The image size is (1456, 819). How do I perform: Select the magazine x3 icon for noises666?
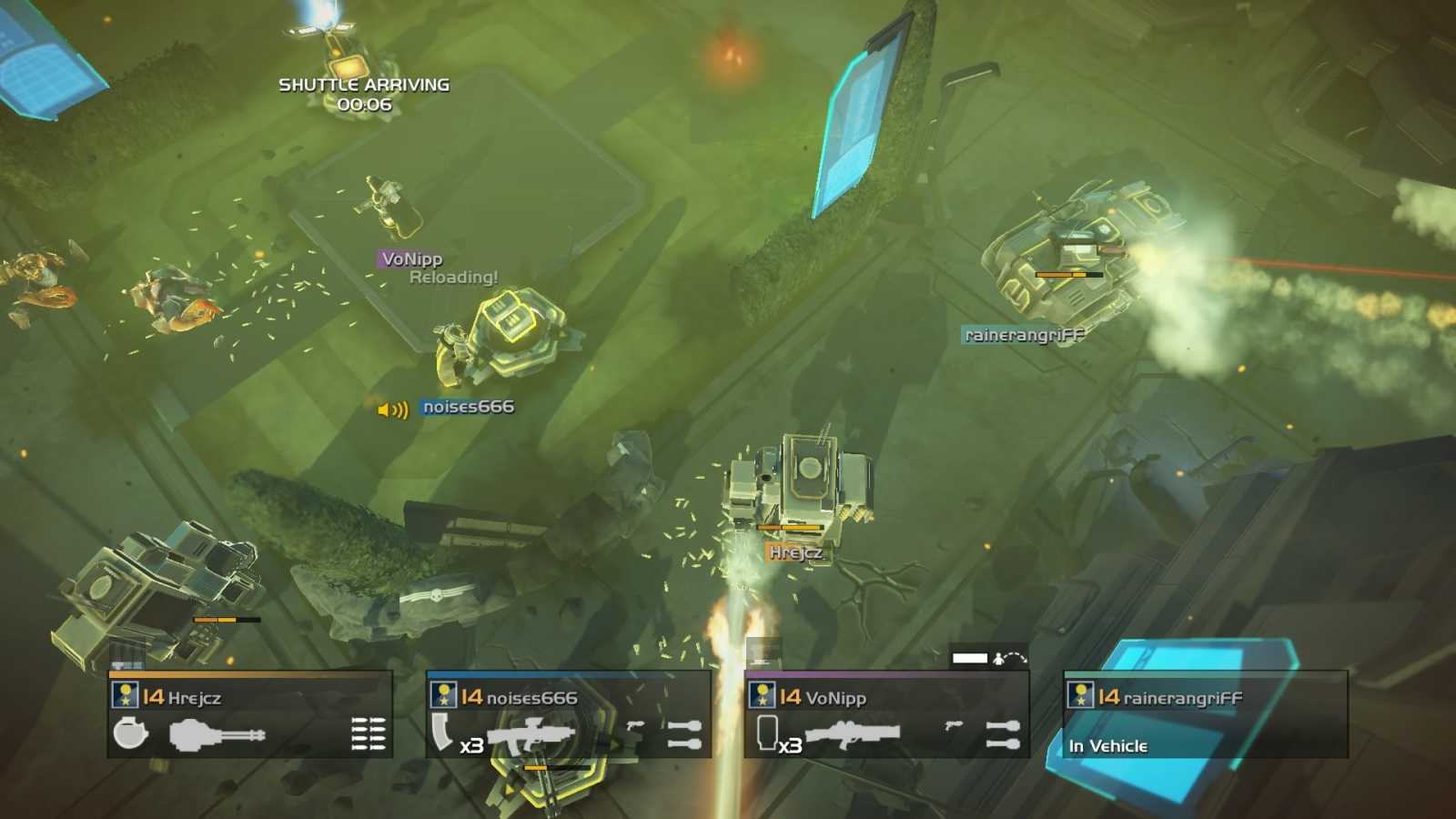coord(450,733)
